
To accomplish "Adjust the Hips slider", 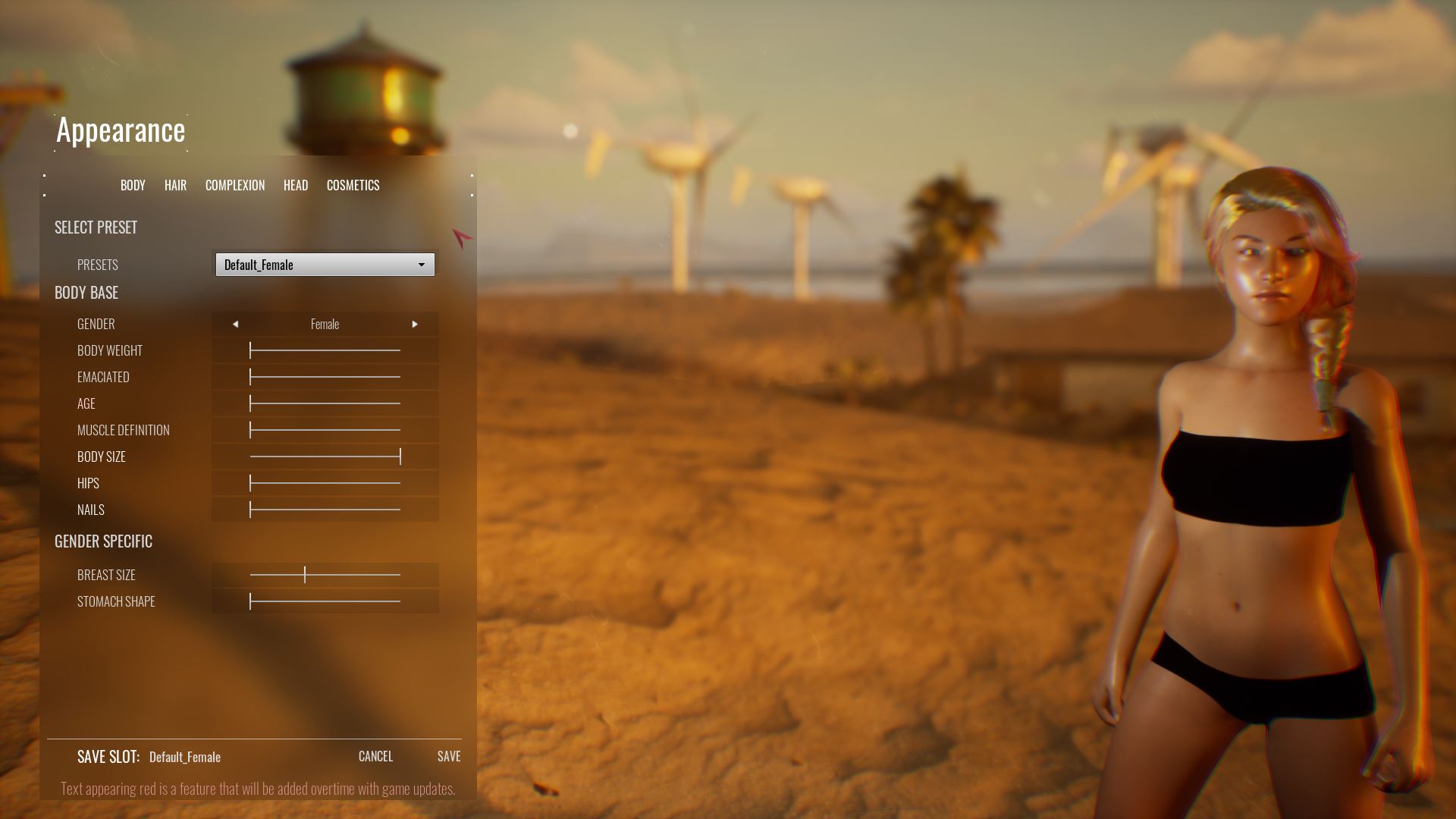I will point(250,483).
